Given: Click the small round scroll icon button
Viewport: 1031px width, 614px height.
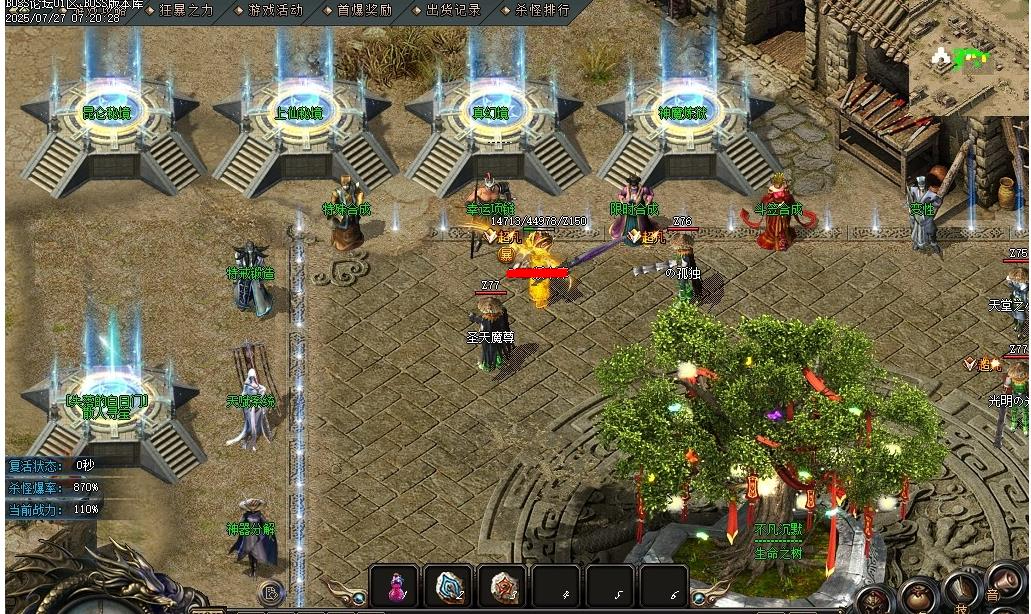Looking at the screenshot, I should click(x=271, y=593).
